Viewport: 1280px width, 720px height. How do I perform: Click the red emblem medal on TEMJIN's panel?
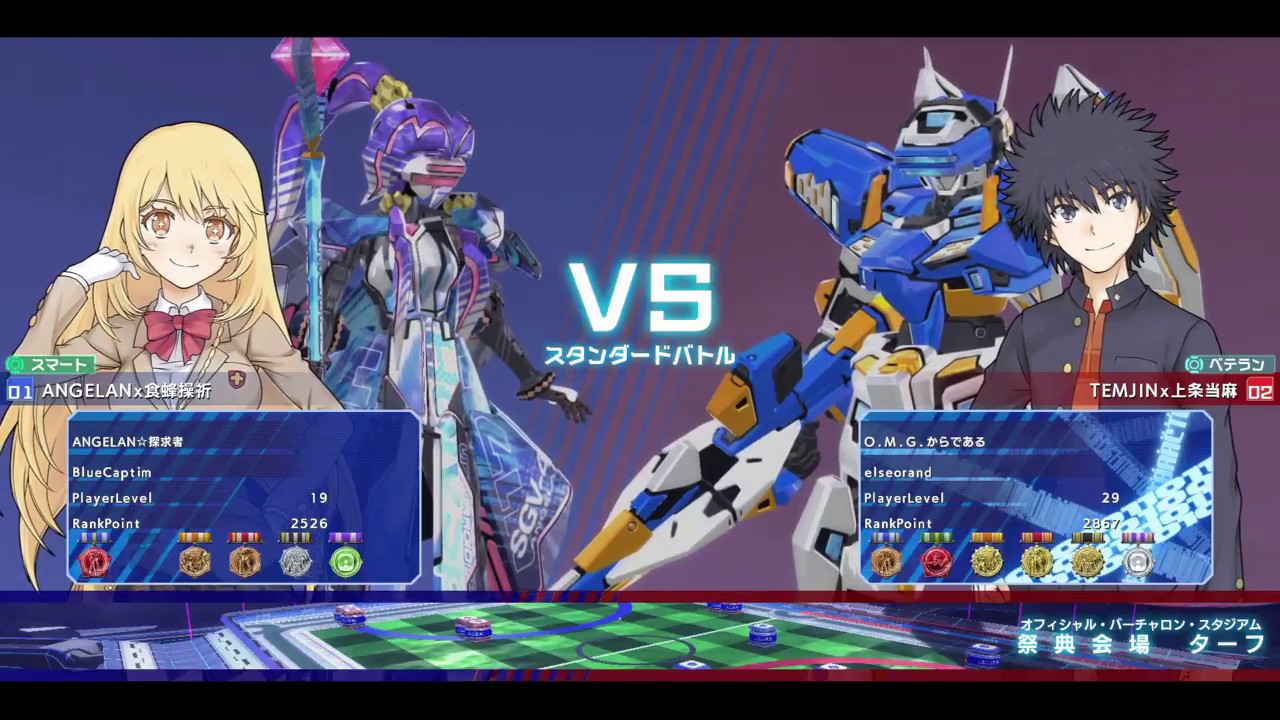[936, 561]
